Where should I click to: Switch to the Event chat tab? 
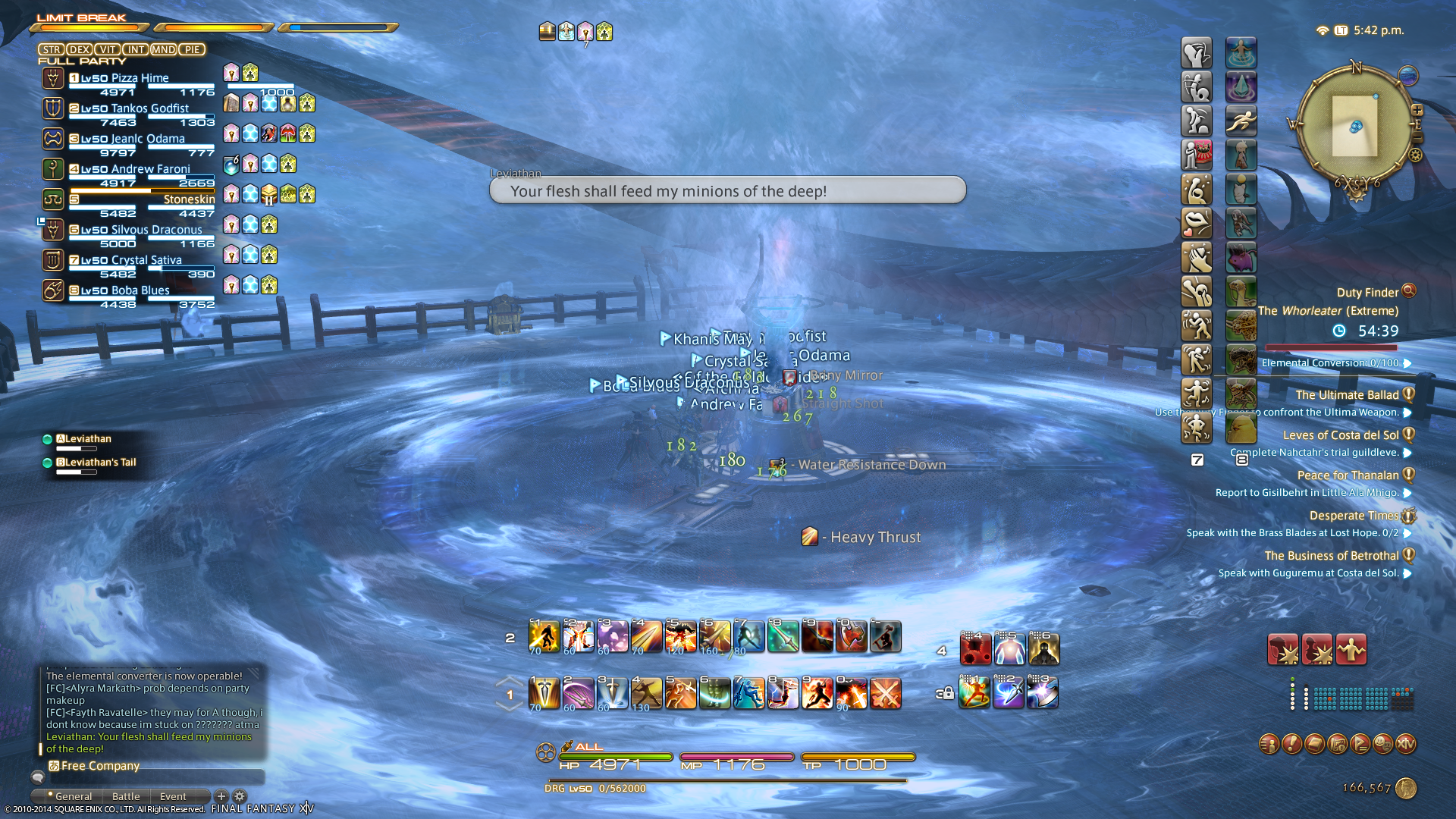tap(173, 796)
